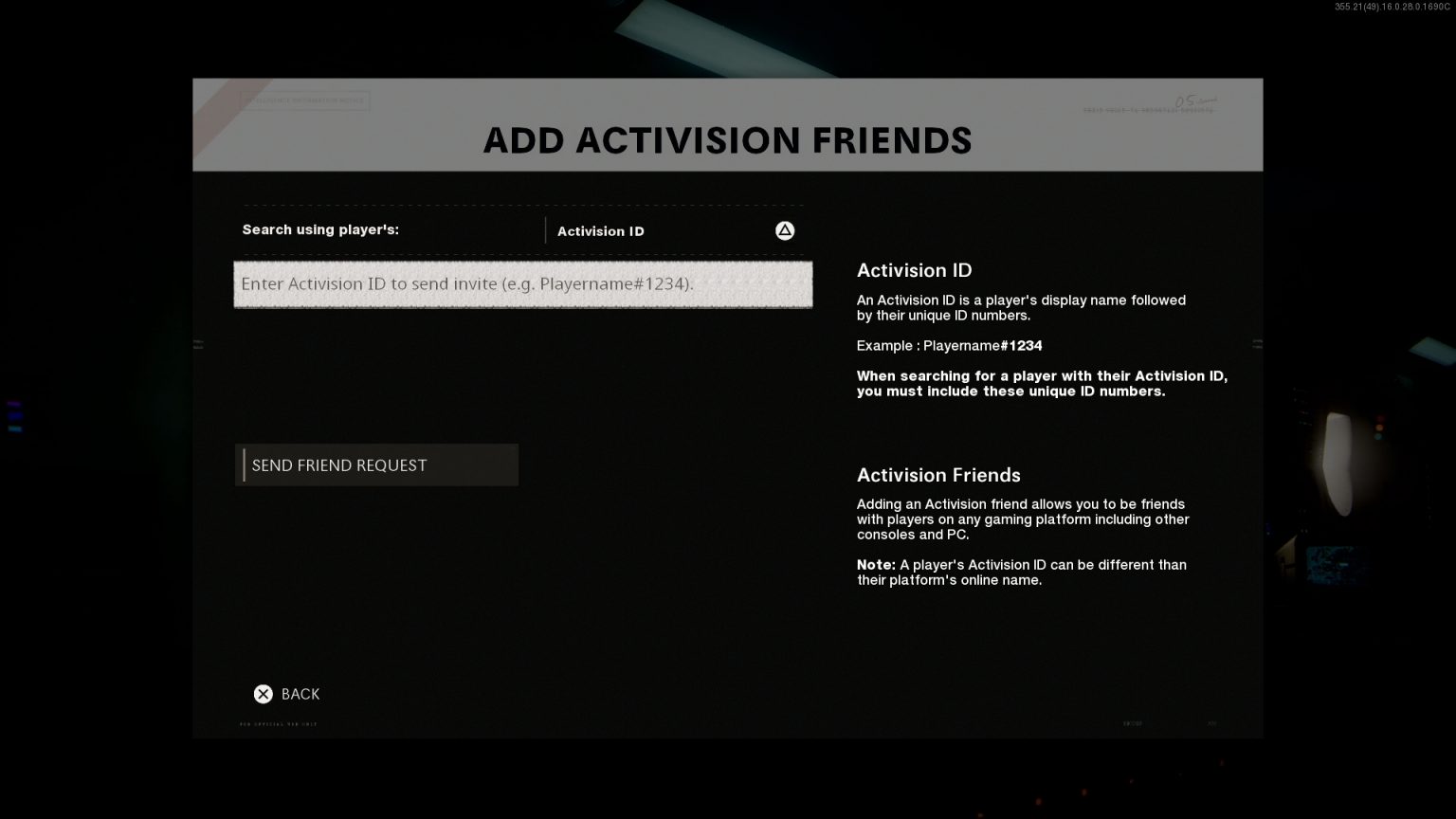Click the circled X icon beside BACK
The image size is (1456, 819).
(264, 694)
